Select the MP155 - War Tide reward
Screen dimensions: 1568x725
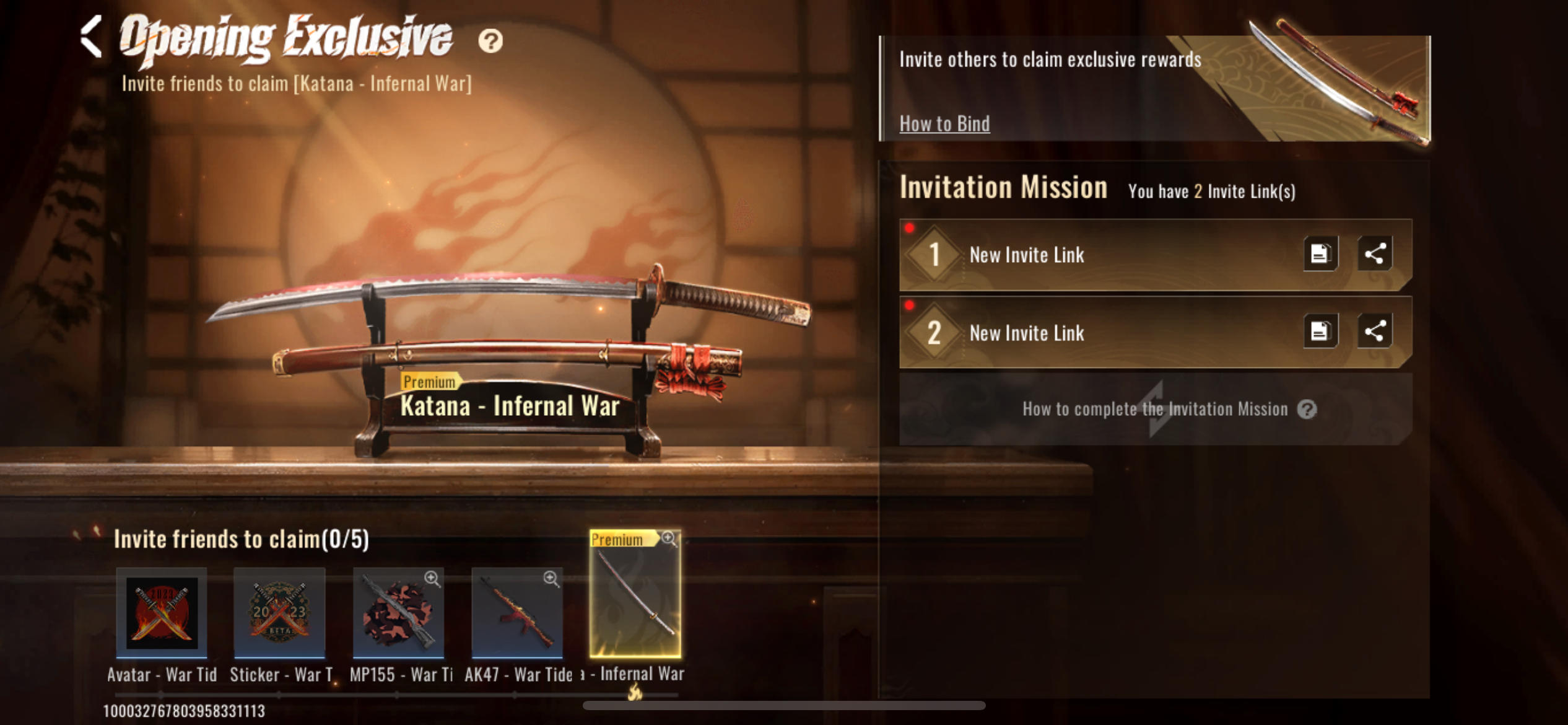point(398,613)
